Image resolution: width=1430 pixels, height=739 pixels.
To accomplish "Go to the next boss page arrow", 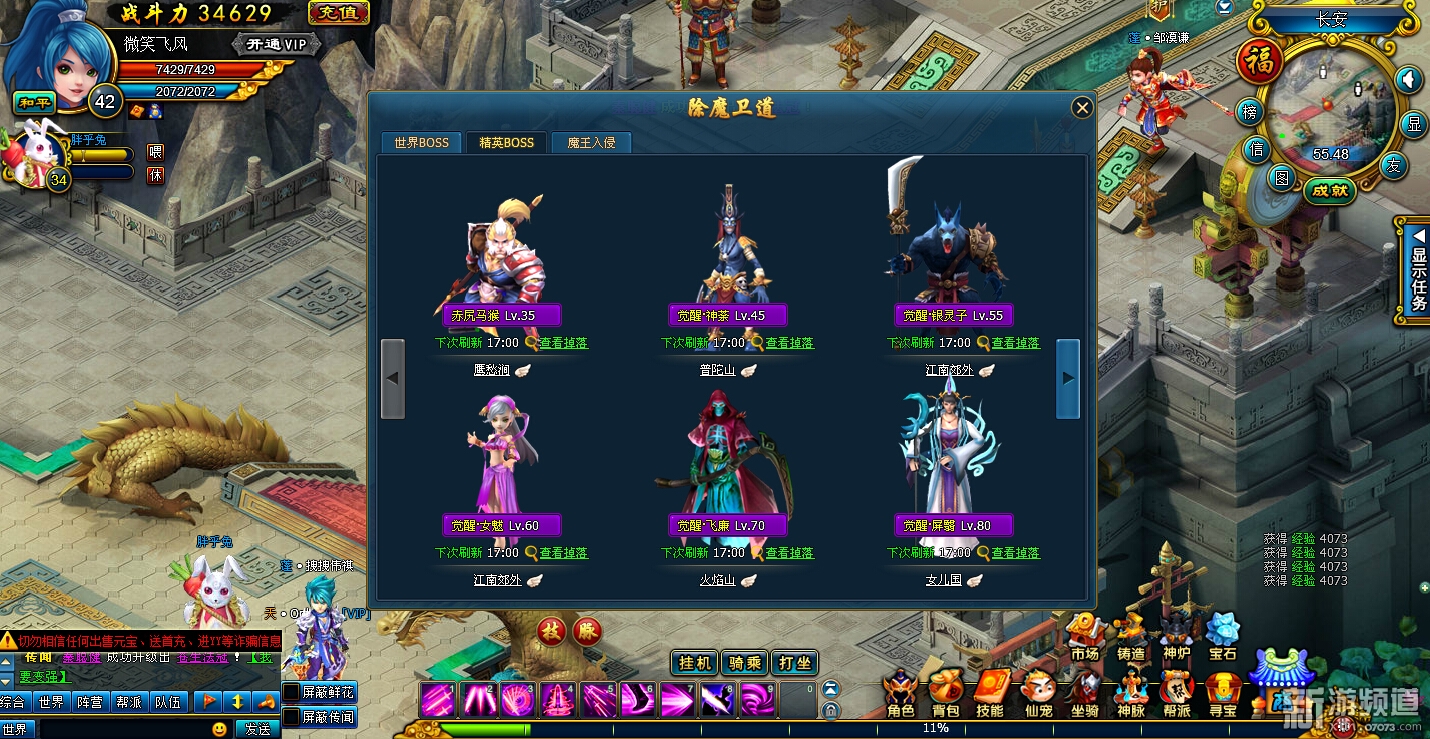I will [x=1068, y=378].
